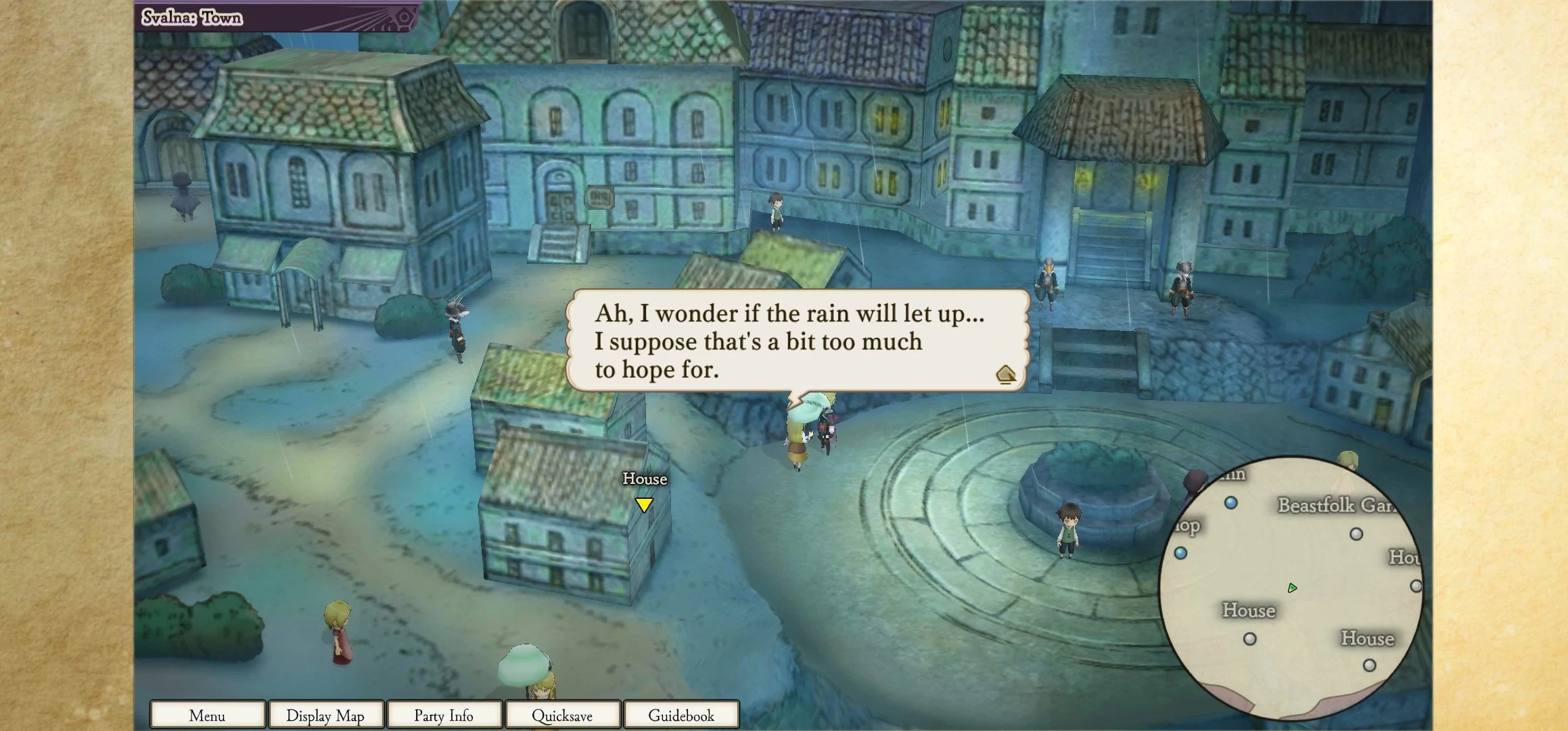Screen dimensions: 1568x731
Task: Select the House marker with yellow arrow
Action: coord(644,504)
